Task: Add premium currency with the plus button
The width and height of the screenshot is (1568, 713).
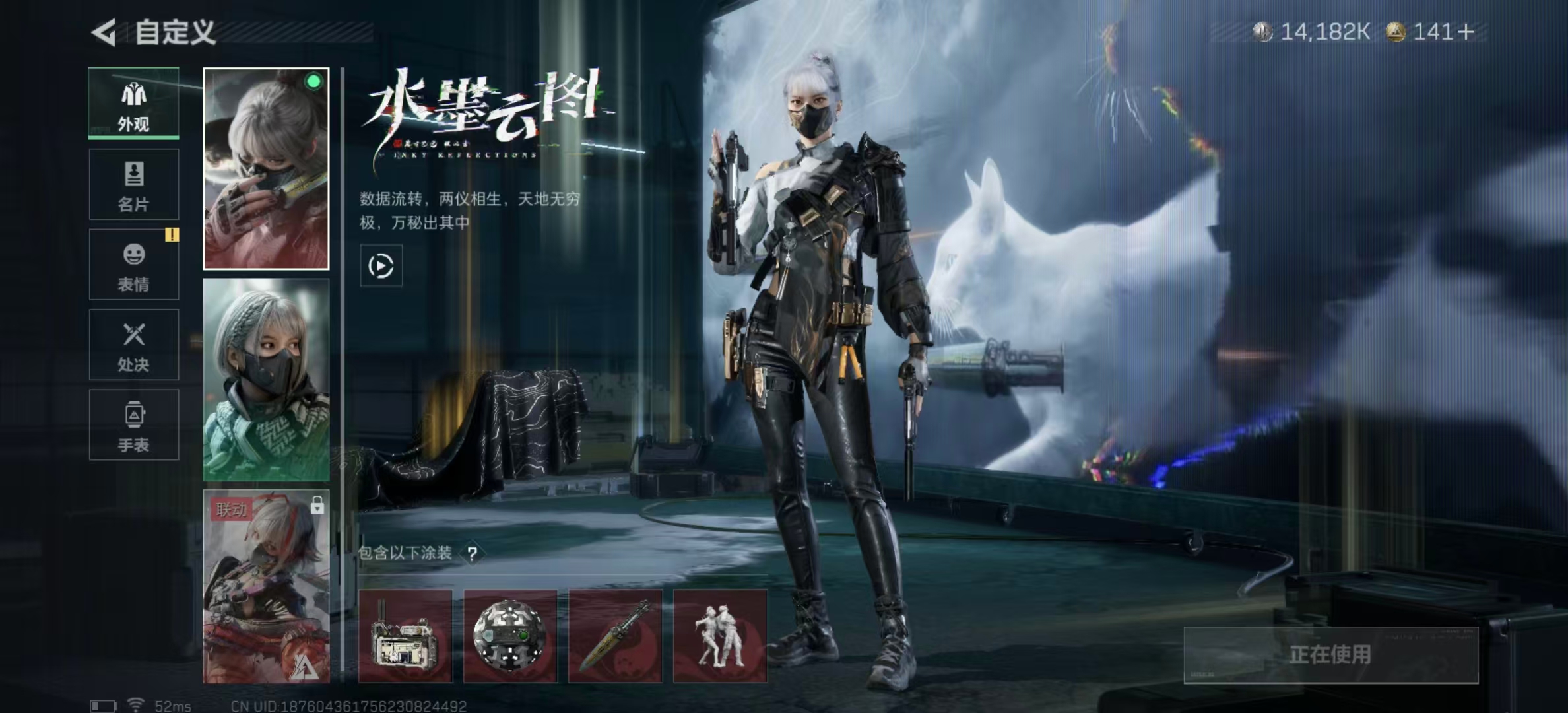Action: (1466, 32)
